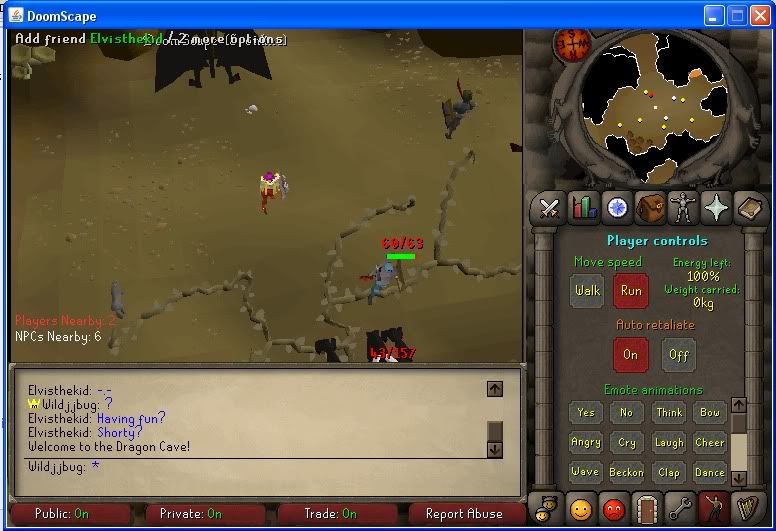The height and width of the screenshot is (531, 776).
Task: Close the DoomScape window
Action: (759, 16)
